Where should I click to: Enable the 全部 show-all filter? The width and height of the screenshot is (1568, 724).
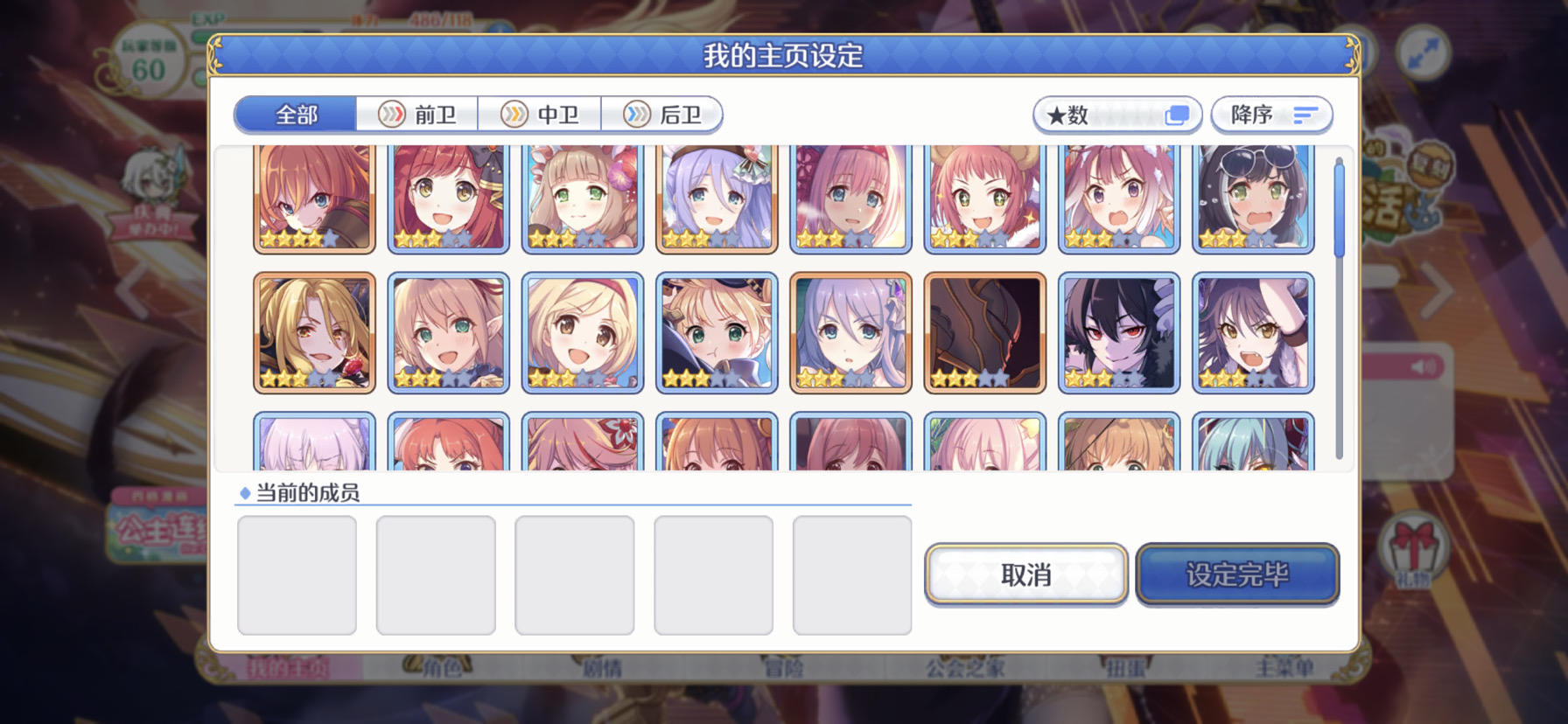[x=295, y=115]
